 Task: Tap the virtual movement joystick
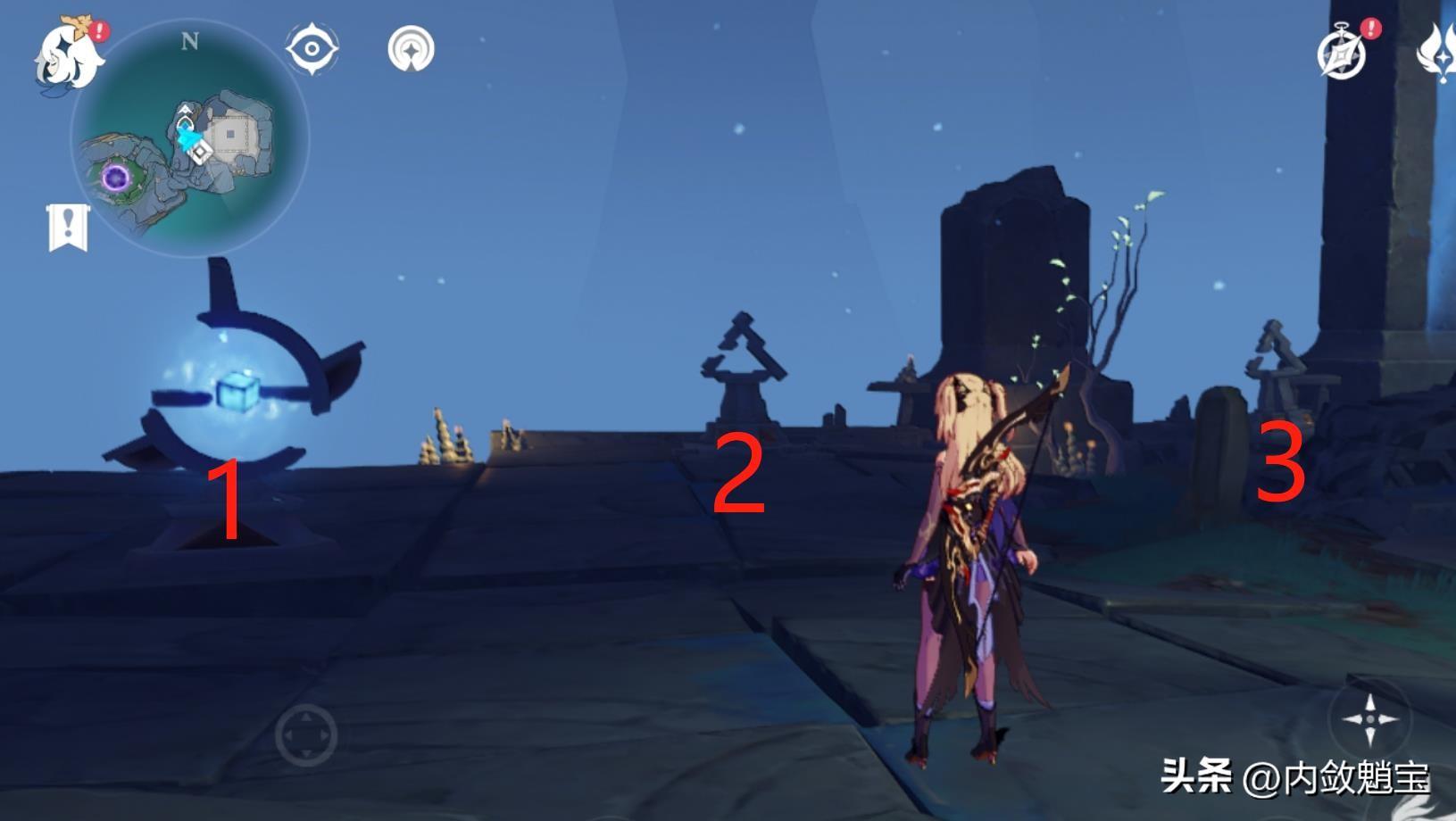305,735
